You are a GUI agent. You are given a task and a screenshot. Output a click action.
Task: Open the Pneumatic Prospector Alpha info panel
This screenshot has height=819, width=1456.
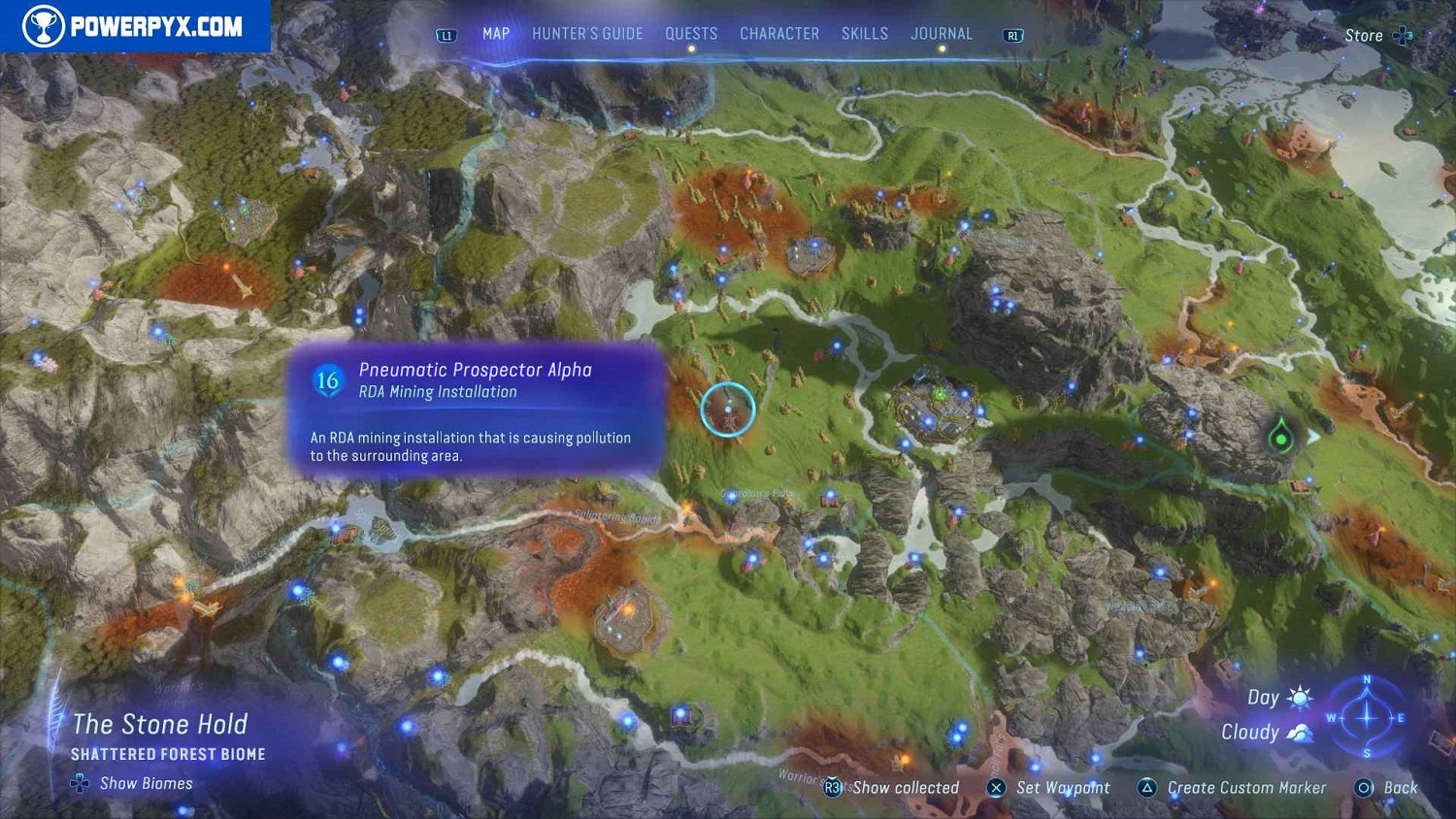(476, 409)
